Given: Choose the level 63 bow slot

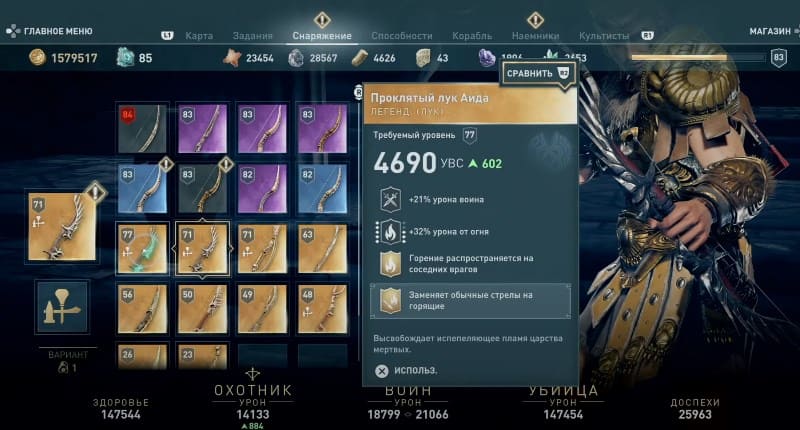Looking at the screenshot, I should point(322,248).
